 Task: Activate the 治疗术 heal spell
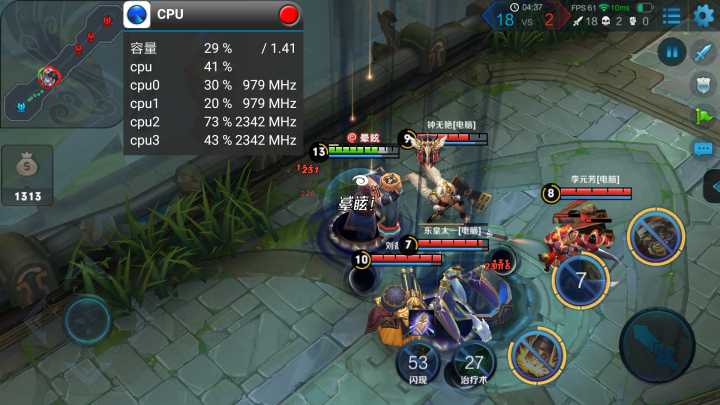coord(474,365)
